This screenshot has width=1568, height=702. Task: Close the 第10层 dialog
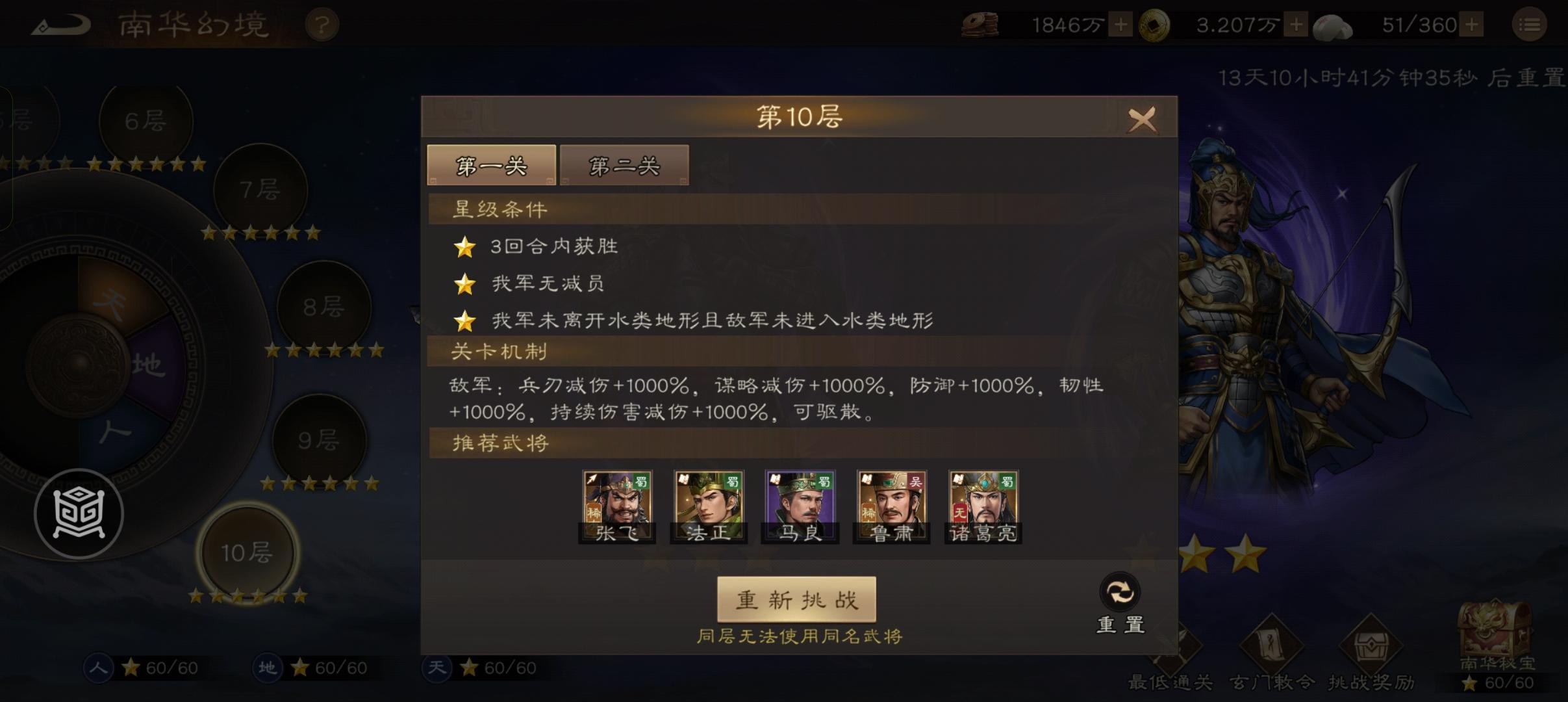[1143, 119]
